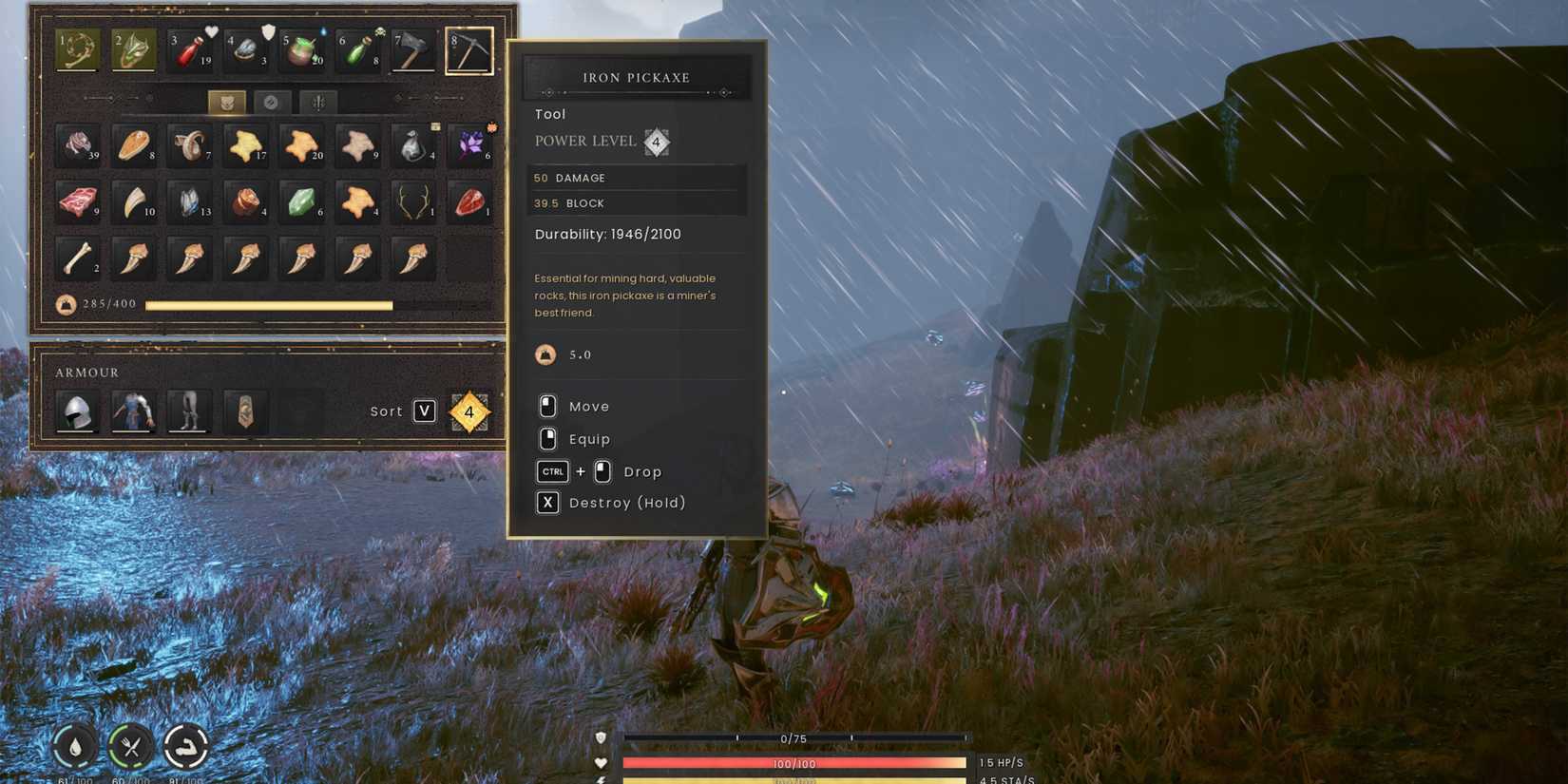This screenshot has height=784, width=1568.
Task: Enable the circle filter next to the bag
Action: [x=272, y=102]
